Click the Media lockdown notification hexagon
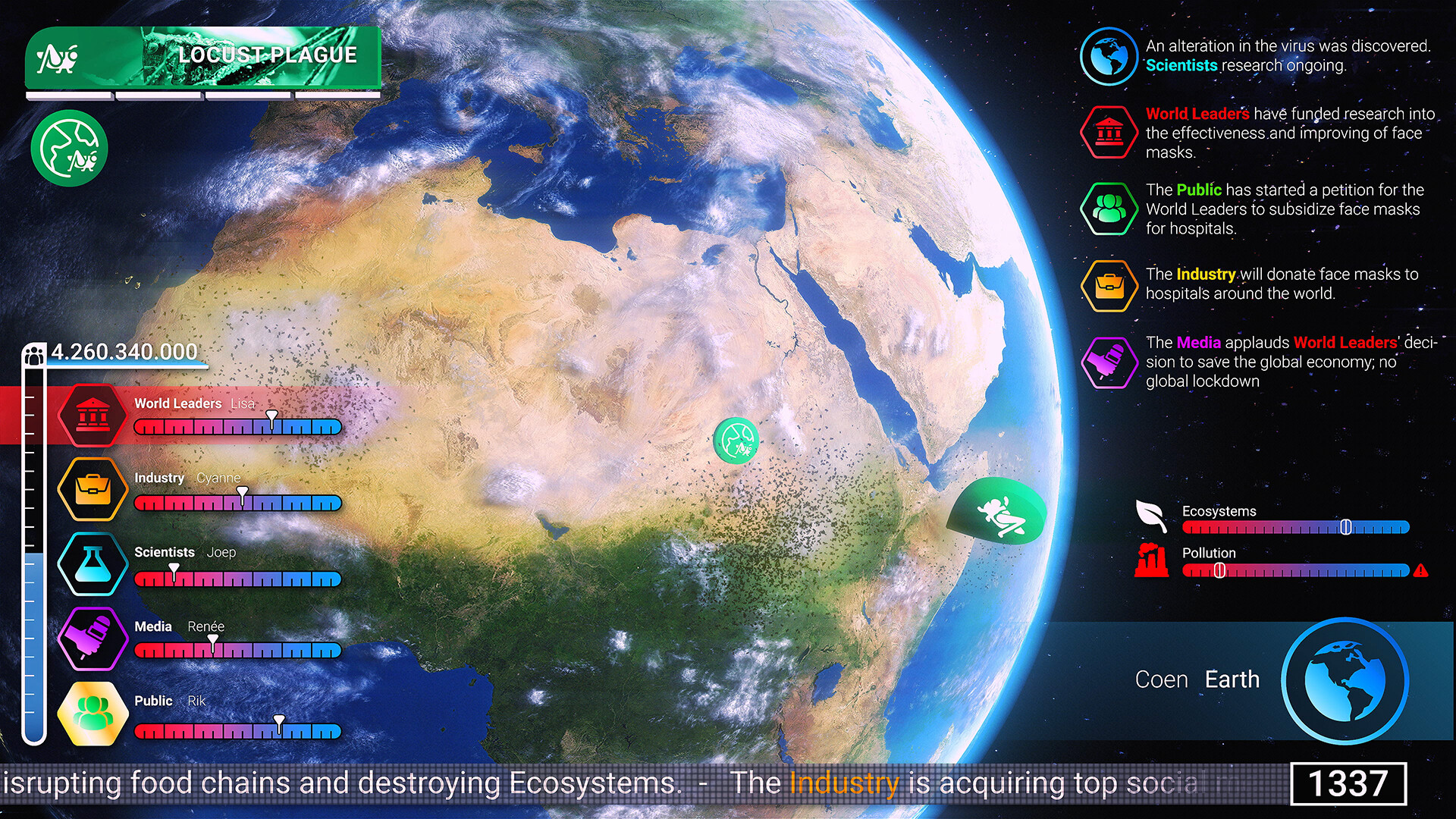Viewport: 1456px width, 819px height. pyautogui.click(x=1109, y=362)
